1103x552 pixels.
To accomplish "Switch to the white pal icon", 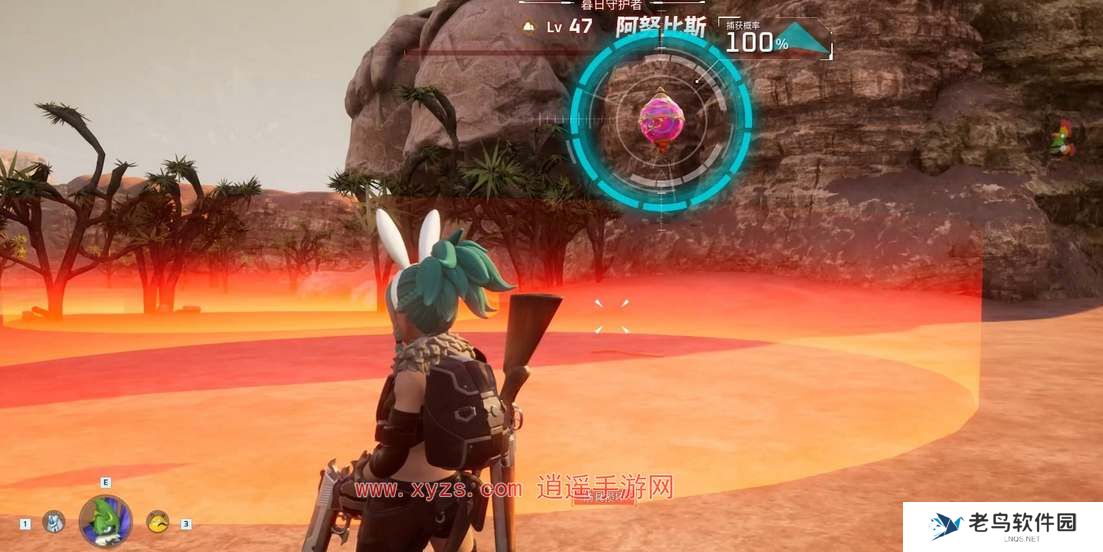I will point(54,521).
